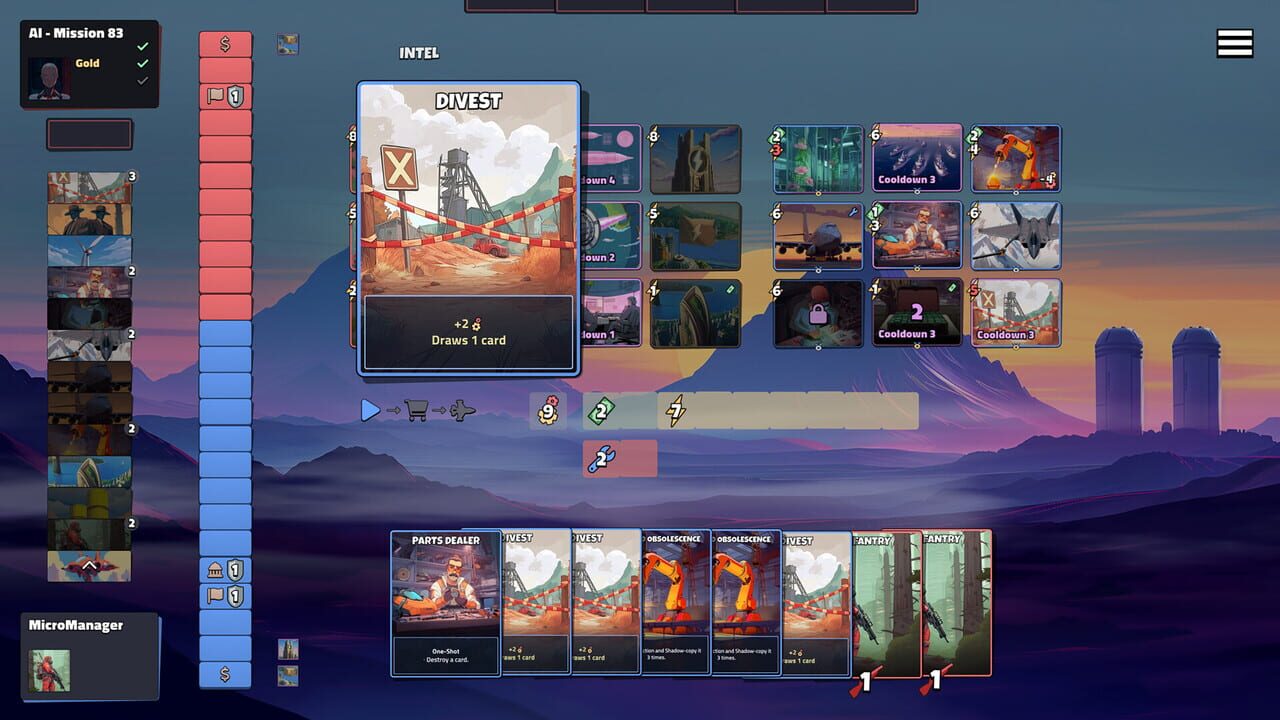
Task: Collapse the opponent's card list with the chevron
Action: [x=89, y=567]
